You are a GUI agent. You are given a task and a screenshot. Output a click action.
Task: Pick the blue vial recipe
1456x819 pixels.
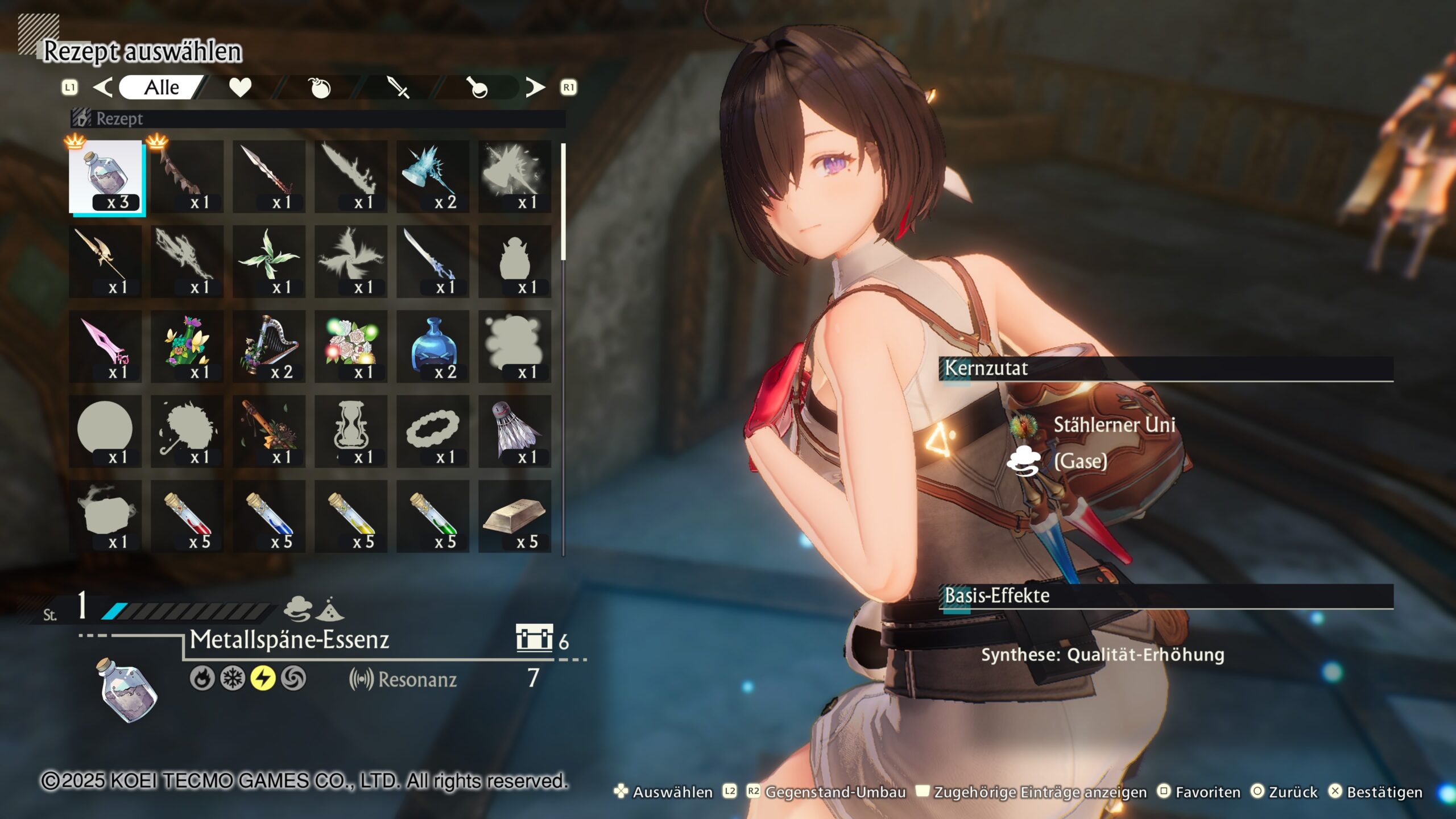(x=269, y=516)
